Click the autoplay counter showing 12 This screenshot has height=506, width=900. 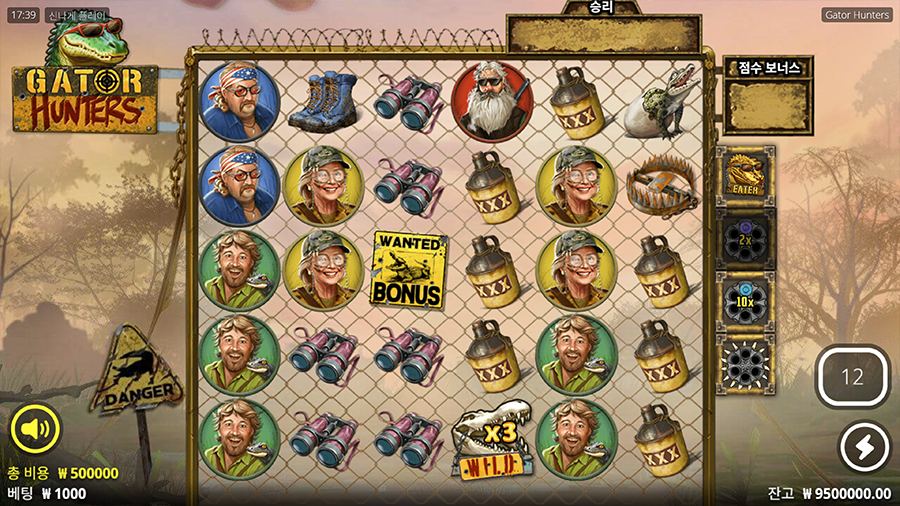tap(852, 377)
